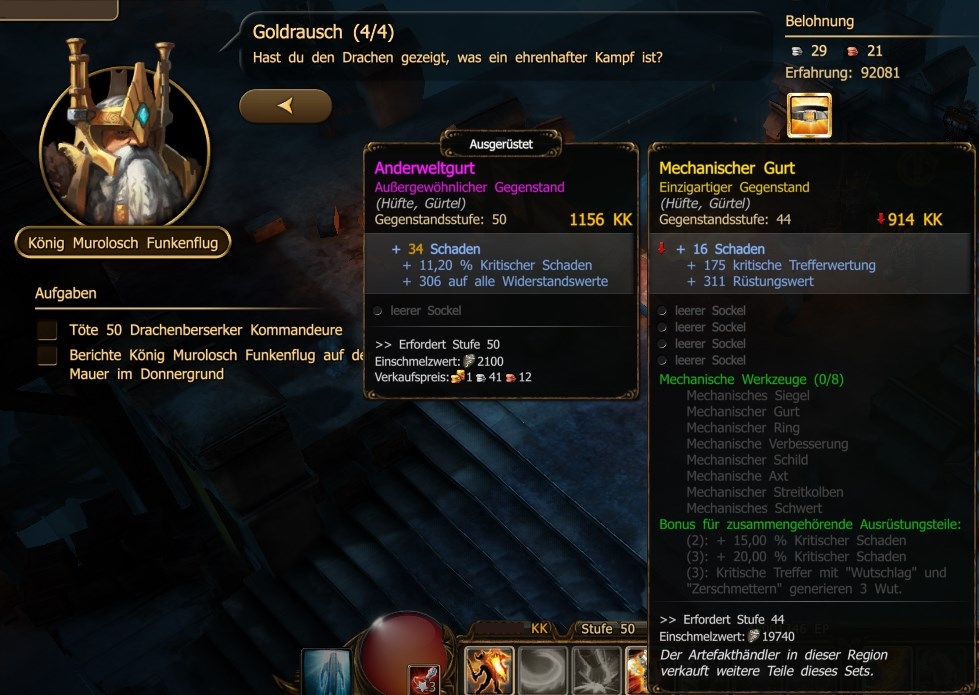Screen dimensions: 979x695
Task: Toggle the 'Töte 50 Drachenberserker Kommandeure' task checkbox
Action: coord(47,330)
